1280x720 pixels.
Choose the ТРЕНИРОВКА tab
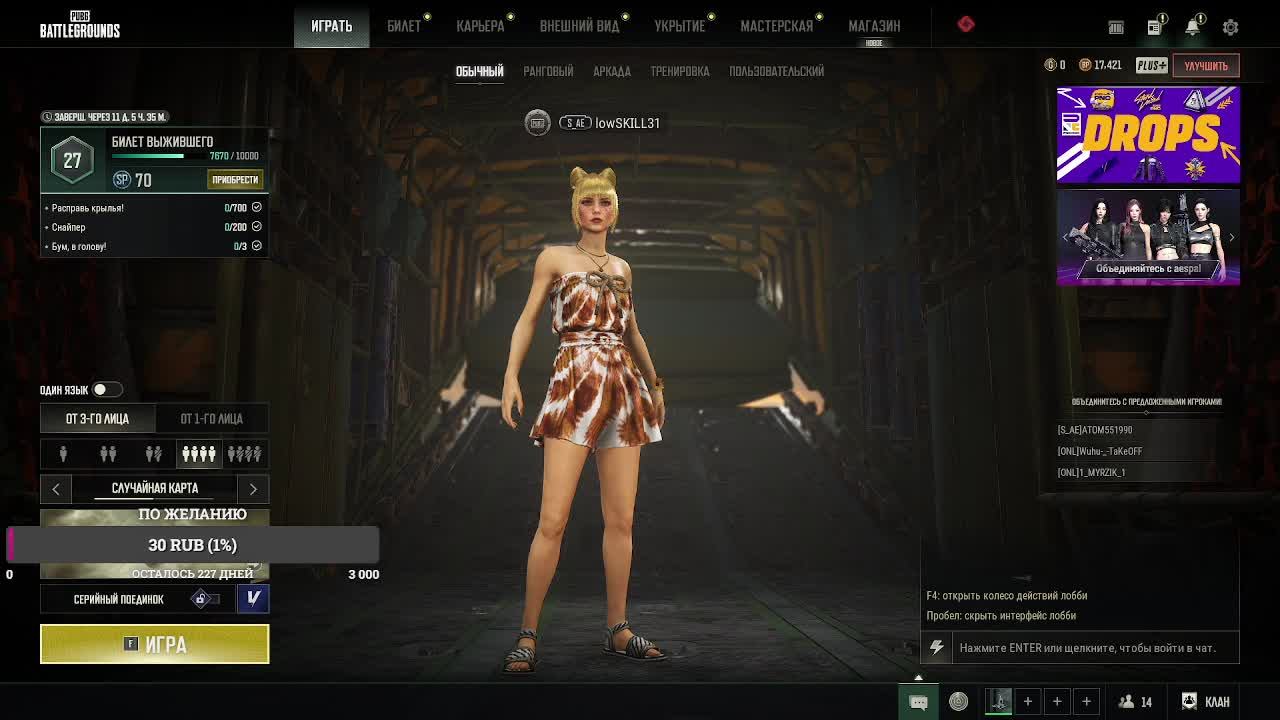pyautogui.click(x=680, y=71)
